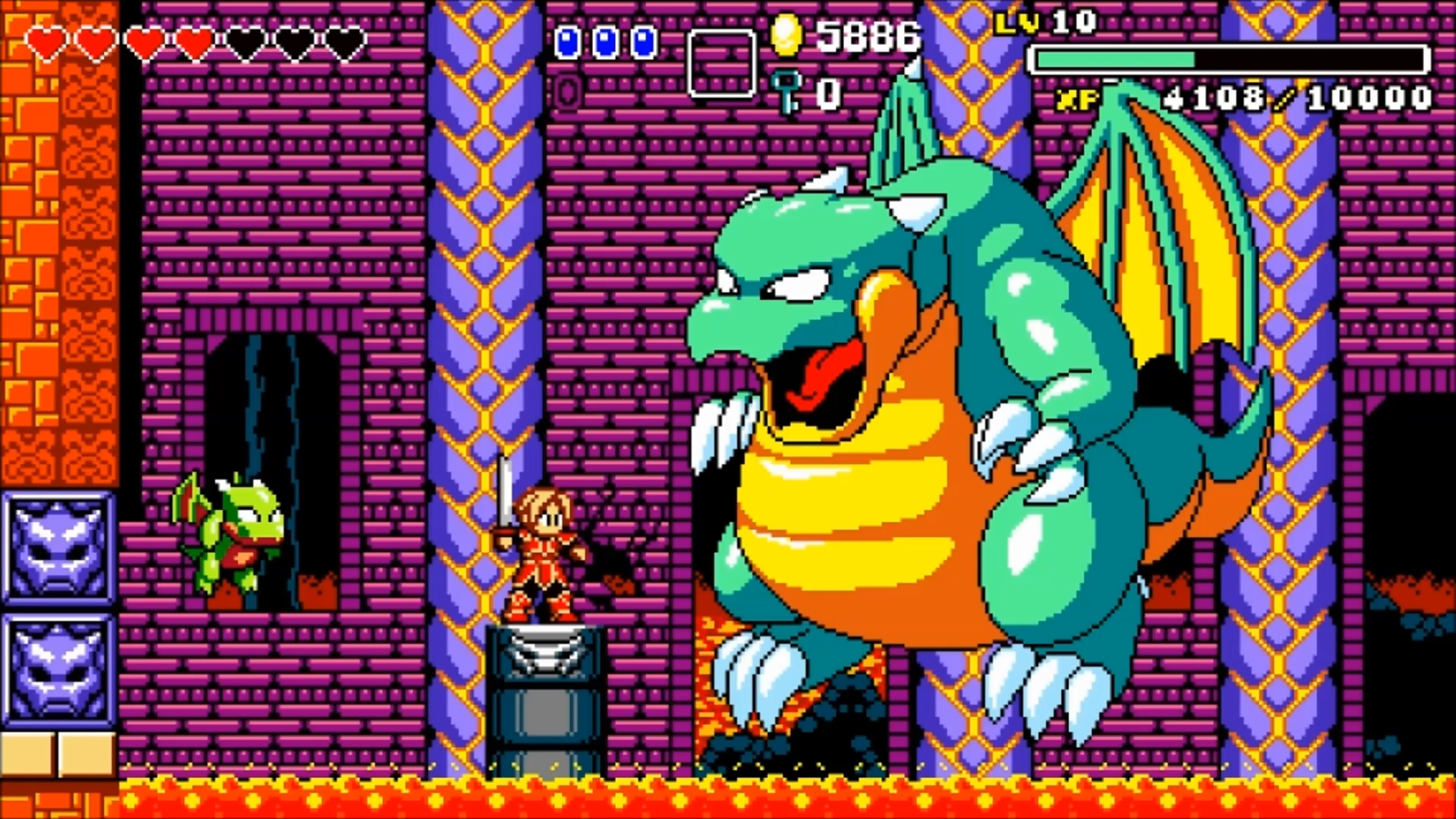Click the empty item slot square frame
This screenshot has width=1456, height=819.
(x=723, y=62)
